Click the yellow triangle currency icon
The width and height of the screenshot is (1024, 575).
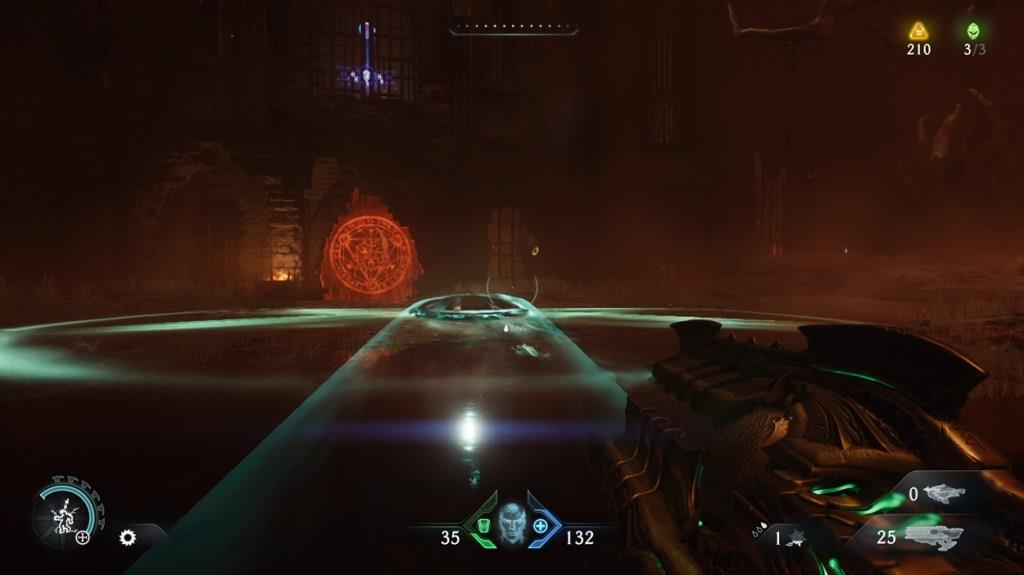(918, 31)
